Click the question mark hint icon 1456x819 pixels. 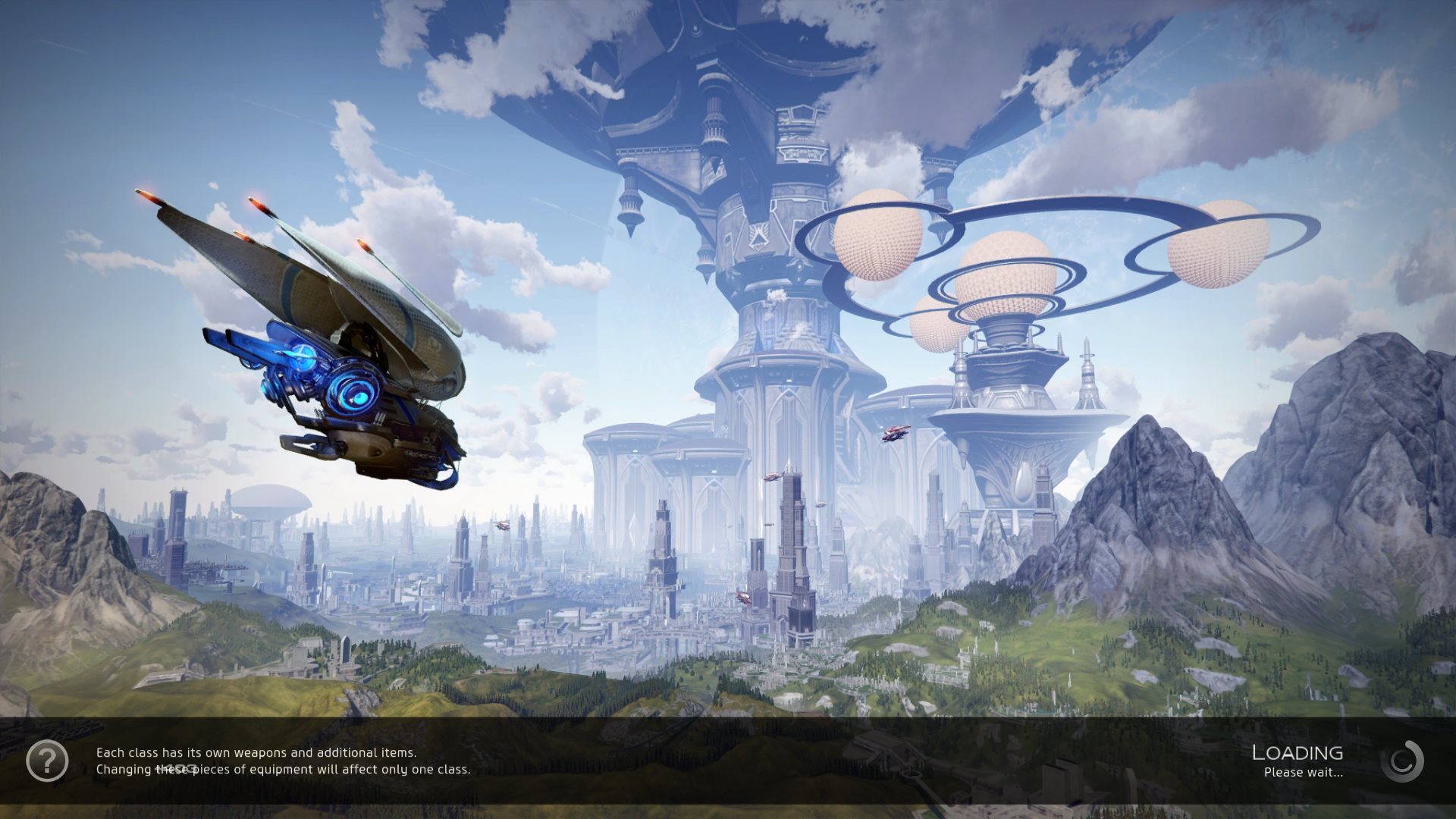(x=47, y=760)
